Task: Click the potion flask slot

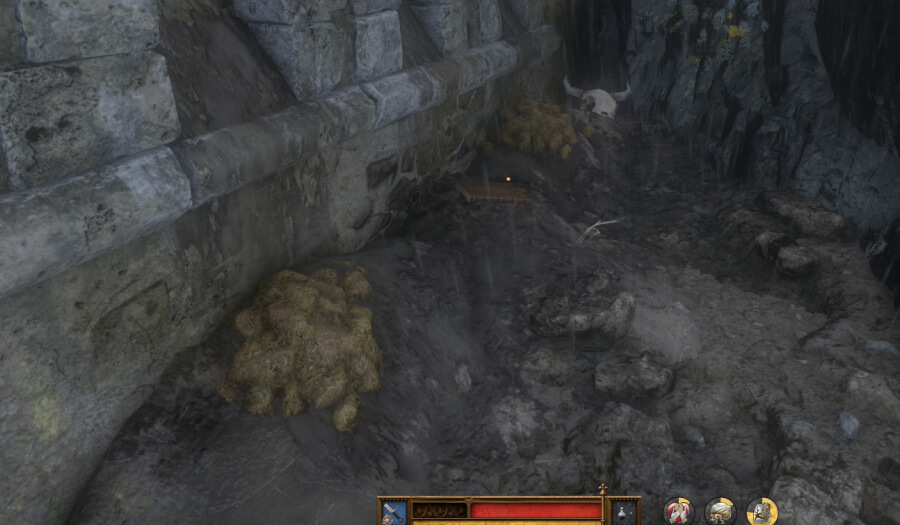Action: click(x=623, y=511)
